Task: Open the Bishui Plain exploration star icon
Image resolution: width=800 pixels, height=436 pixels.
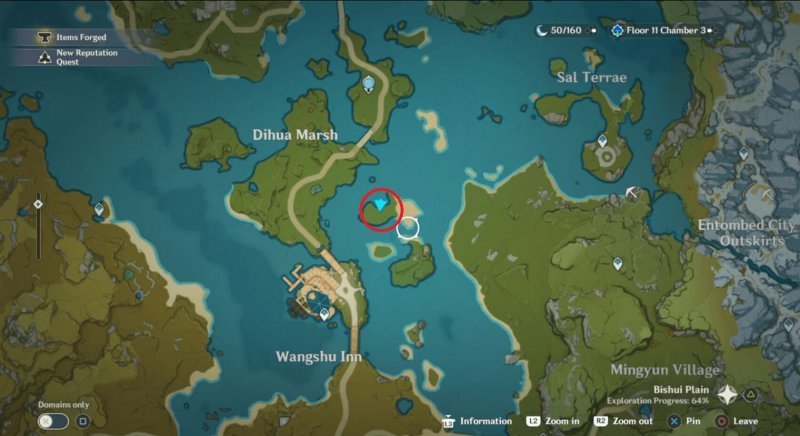Action: (x=727, y=395)
